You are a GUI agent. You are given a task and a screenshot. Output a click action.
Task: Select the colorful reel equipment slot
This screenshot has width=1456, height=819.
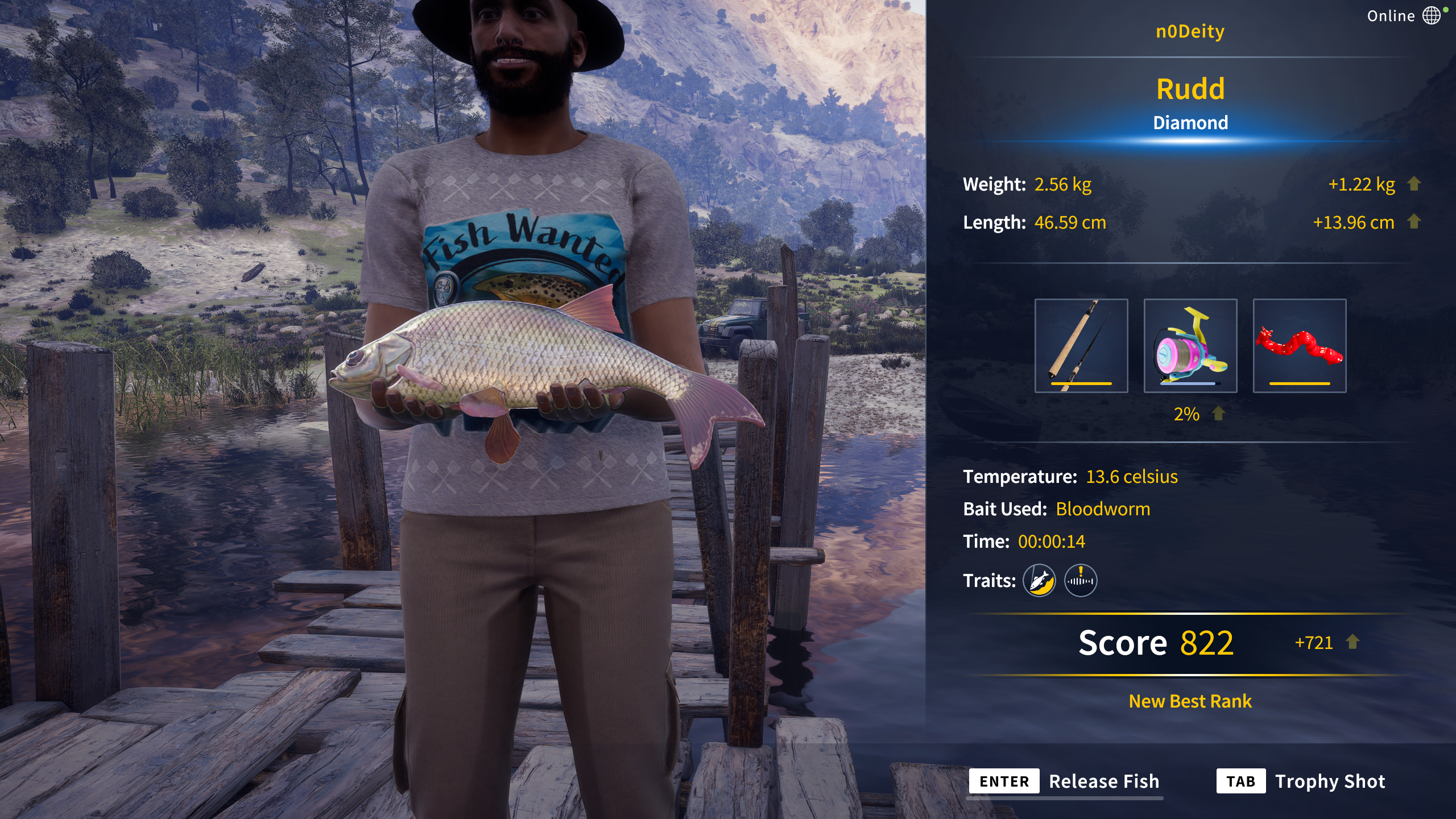pyautogui.click(x=1190, y=345)
